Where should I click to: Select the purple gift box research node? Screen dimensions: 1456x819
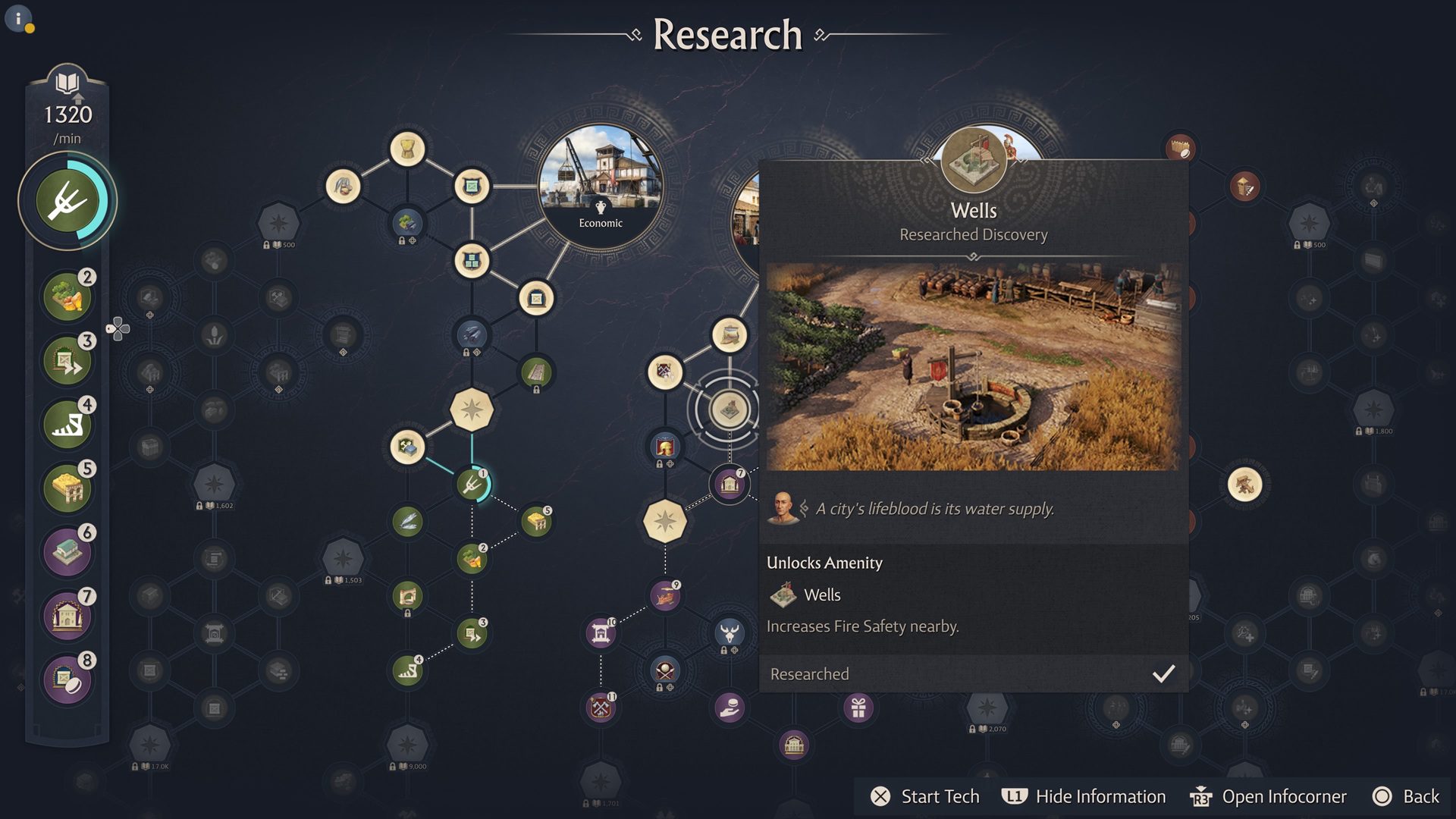858,708
